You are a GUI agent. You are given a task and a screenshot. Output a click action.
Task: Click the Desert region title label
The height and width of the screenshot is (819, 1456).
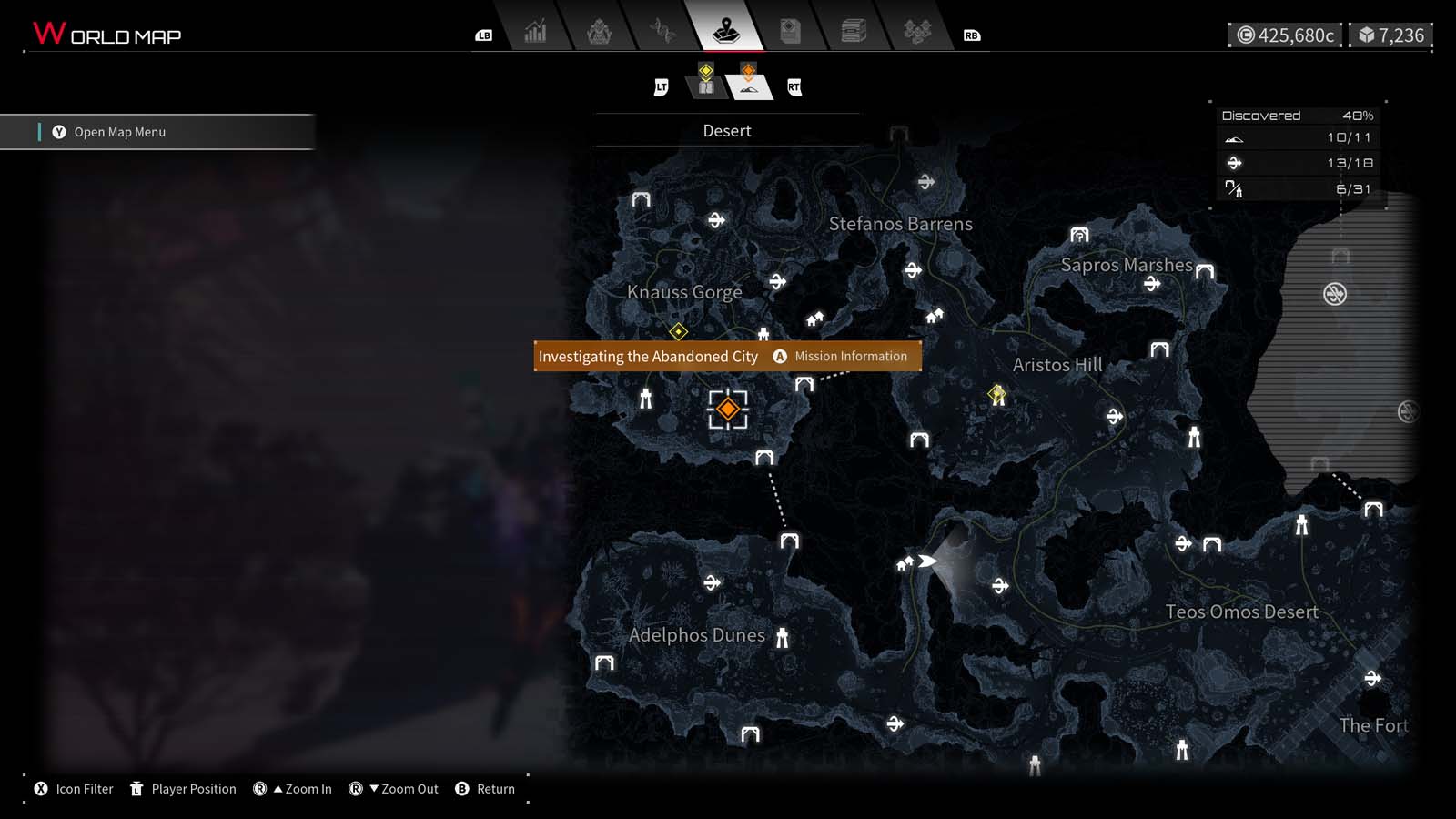click(x=727, y=130)
